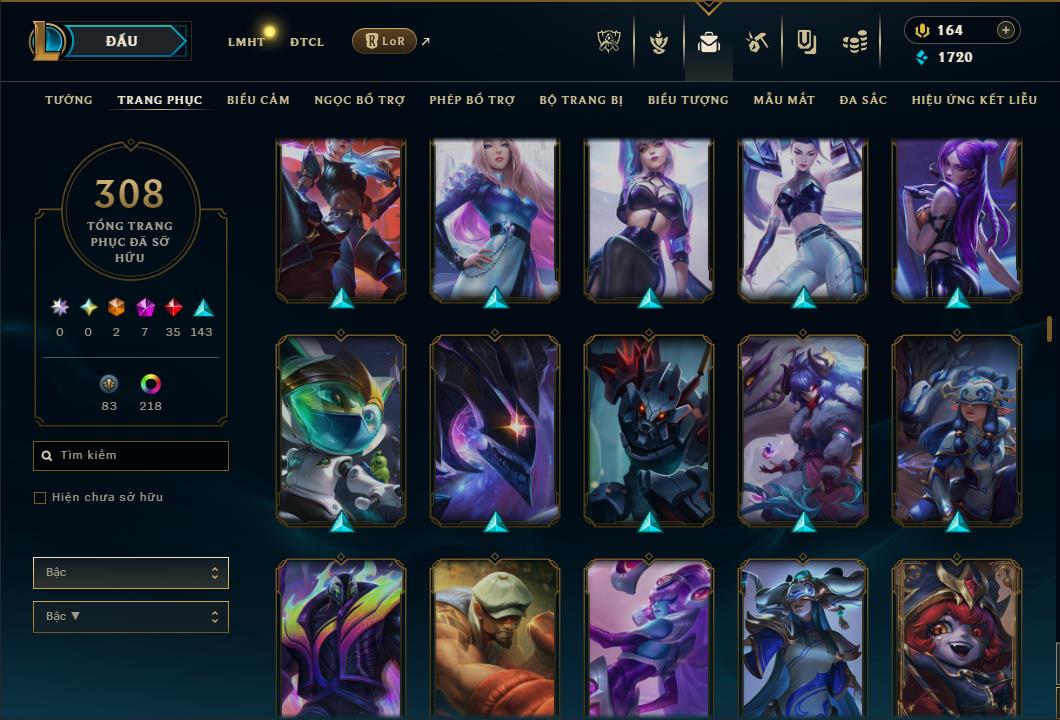Image resolution: width=1060 pixels, height=720 pixels.
Task: Open the BIỂU CẢM tab
Action: tap(258, 100)
